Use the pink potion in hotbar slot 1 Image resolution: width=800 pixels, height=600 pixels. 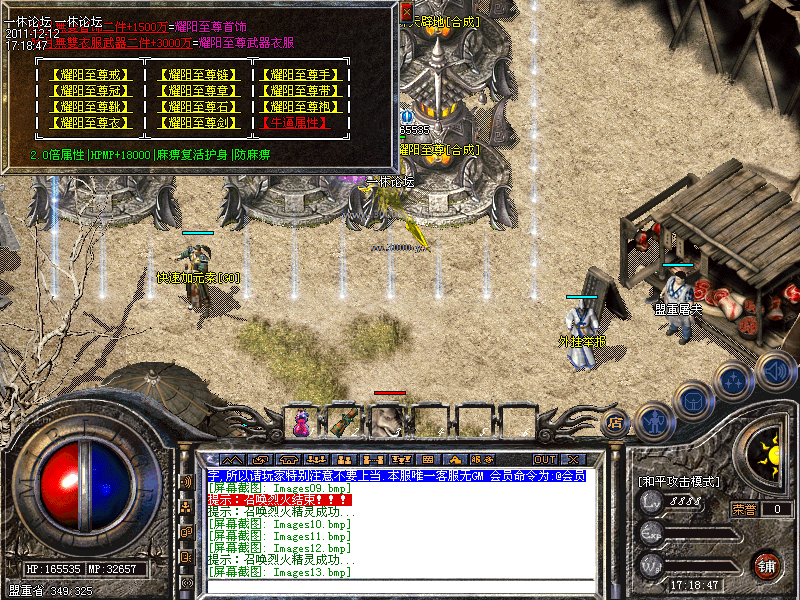coord(300,423)
